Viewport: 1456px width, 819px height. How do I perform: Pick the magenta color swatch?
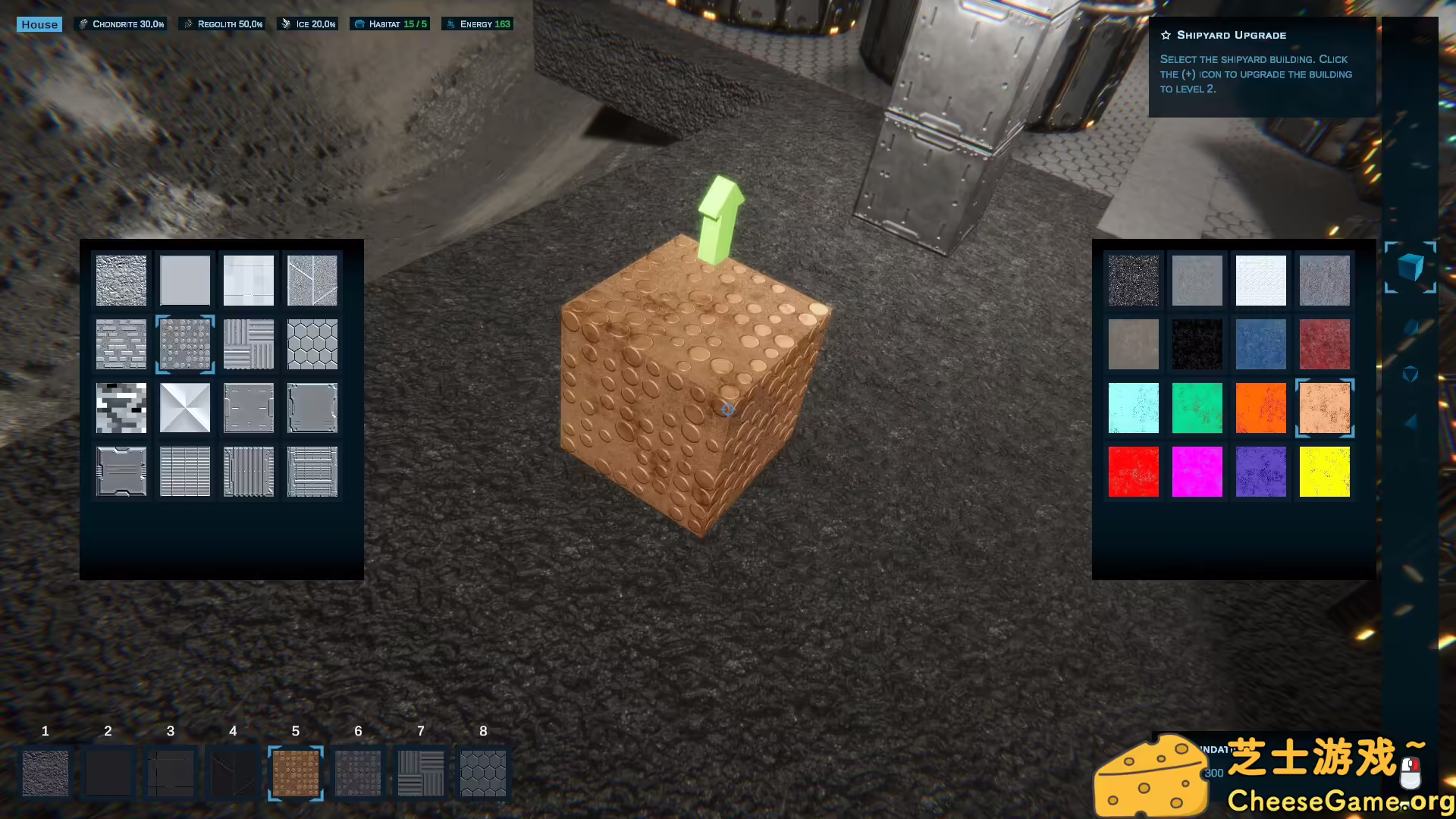1197,471
